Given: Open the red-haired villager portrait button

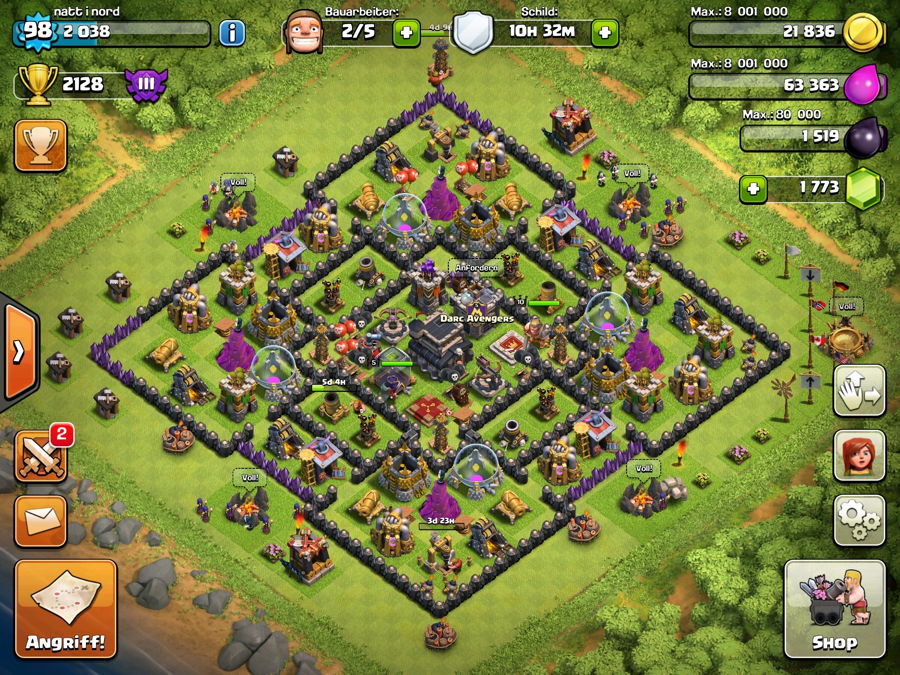Looking at the screenshot, I should [x=859, y=455].
